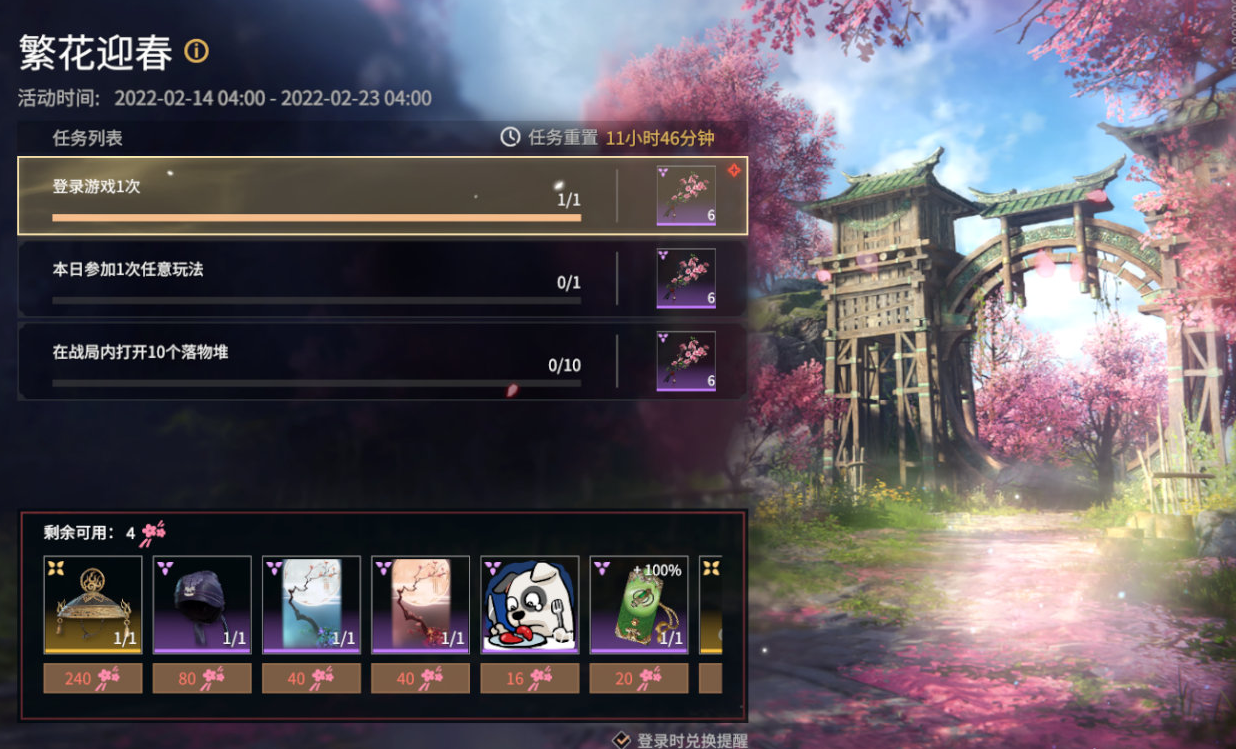Pick the blue plum blossom card reward

pos(311,605)
